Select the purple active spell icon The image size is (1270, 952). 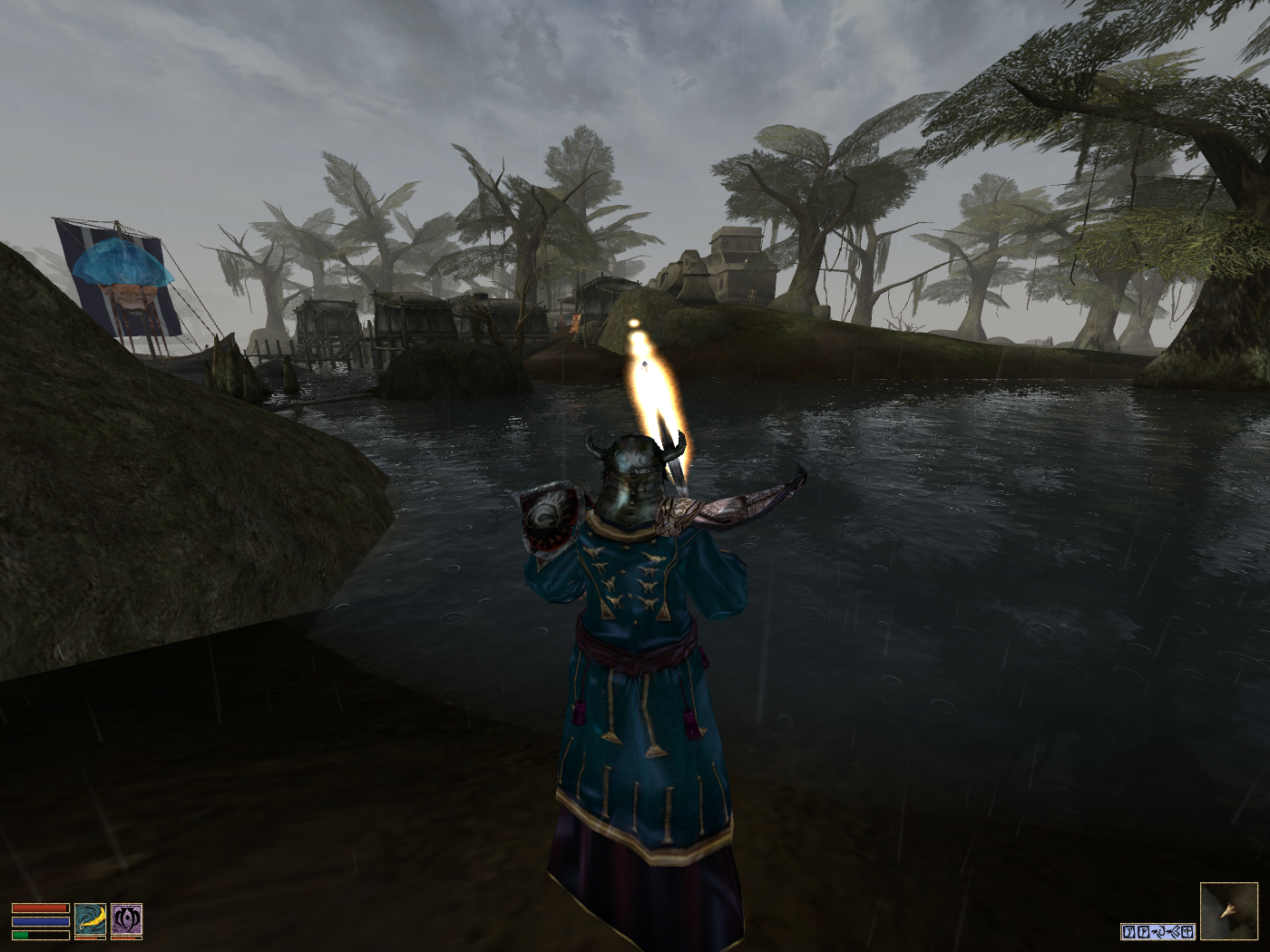tap(126, 918)
